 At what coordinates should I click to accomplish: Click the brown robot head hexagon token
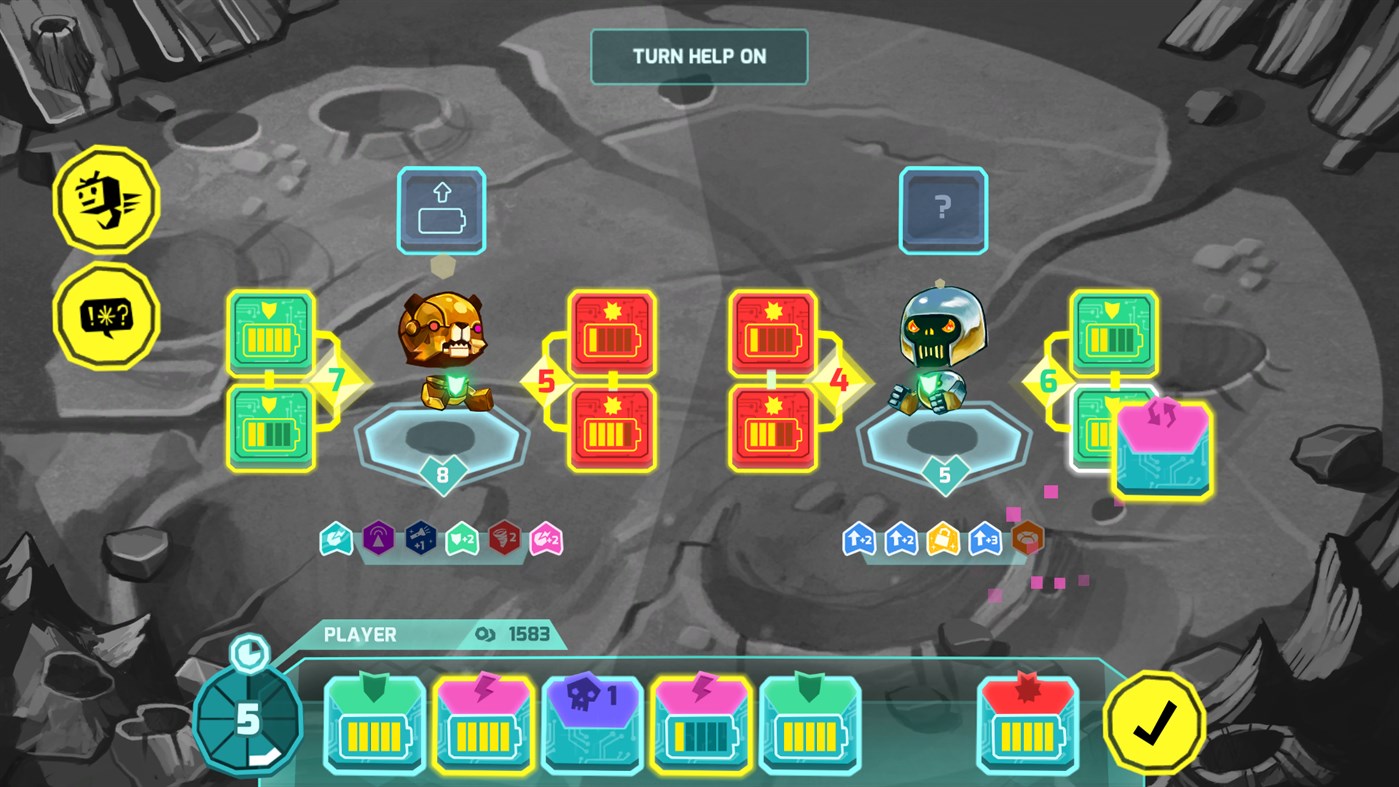(1028, 537)
